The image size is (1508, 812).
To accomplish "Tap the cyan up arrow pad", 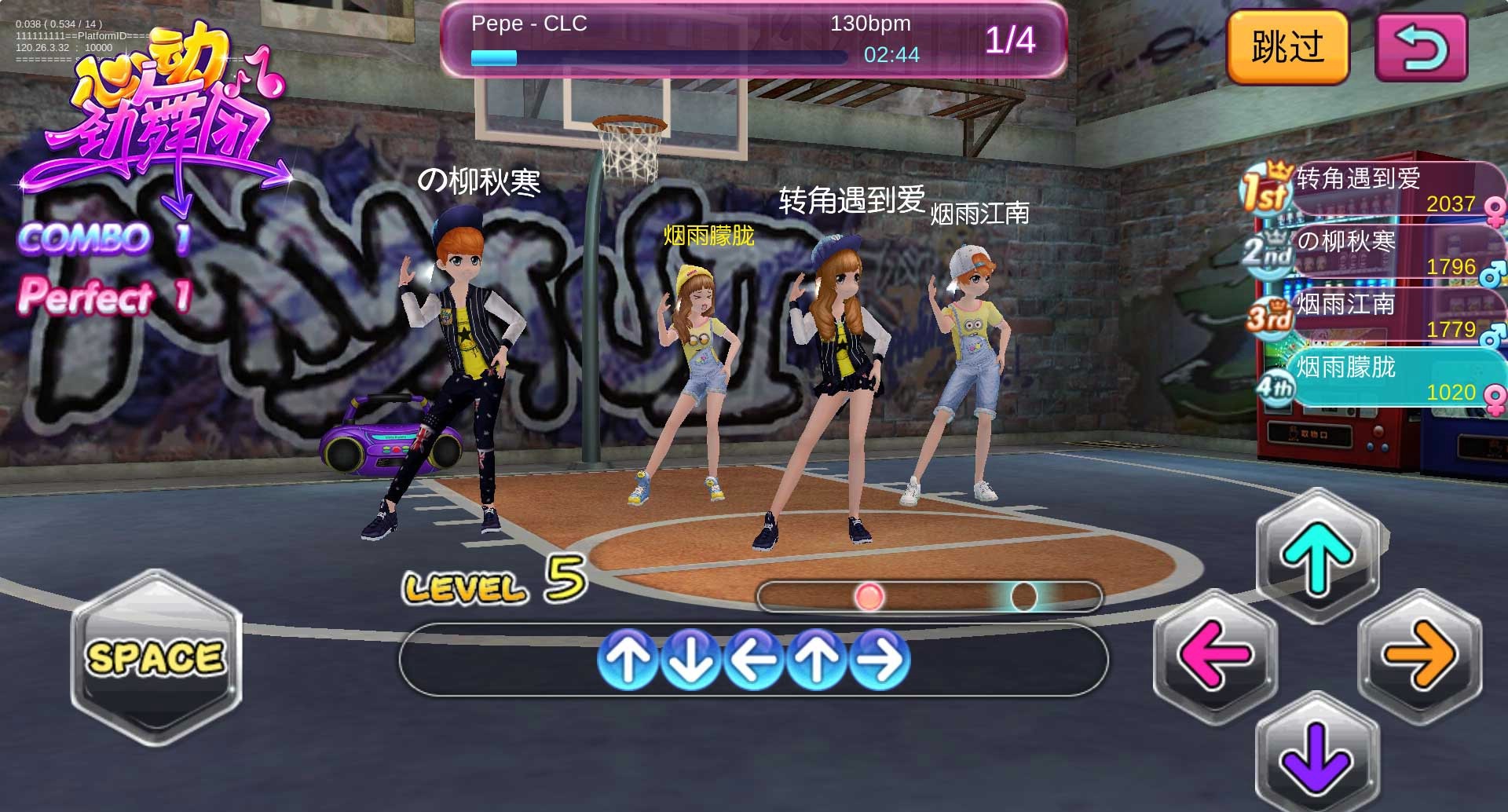I will (x=1317, y=555).
